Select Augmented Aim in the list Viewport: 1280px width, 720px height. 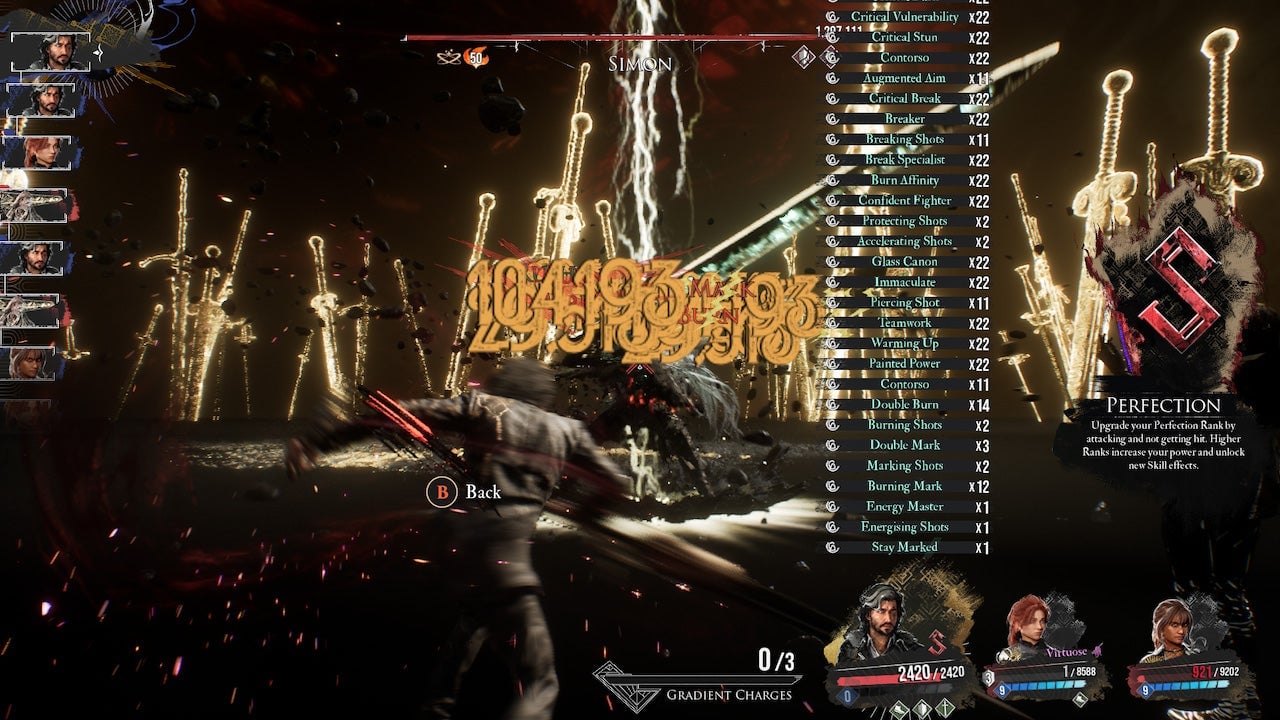click(904, 78)
